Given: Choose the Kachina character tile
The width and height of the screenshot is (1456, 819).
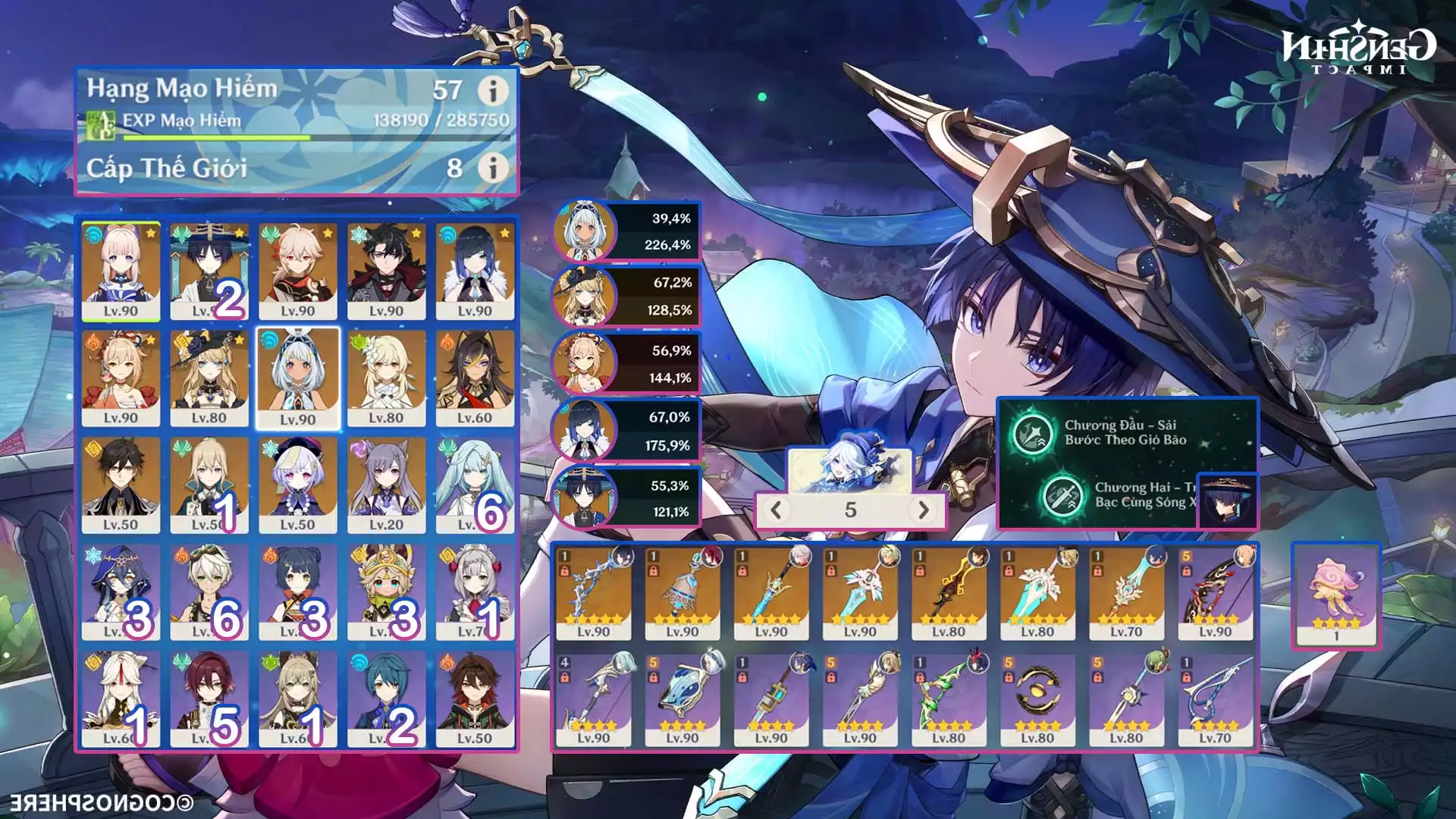Looking at the screenshot, I should [x=386, y=591].
